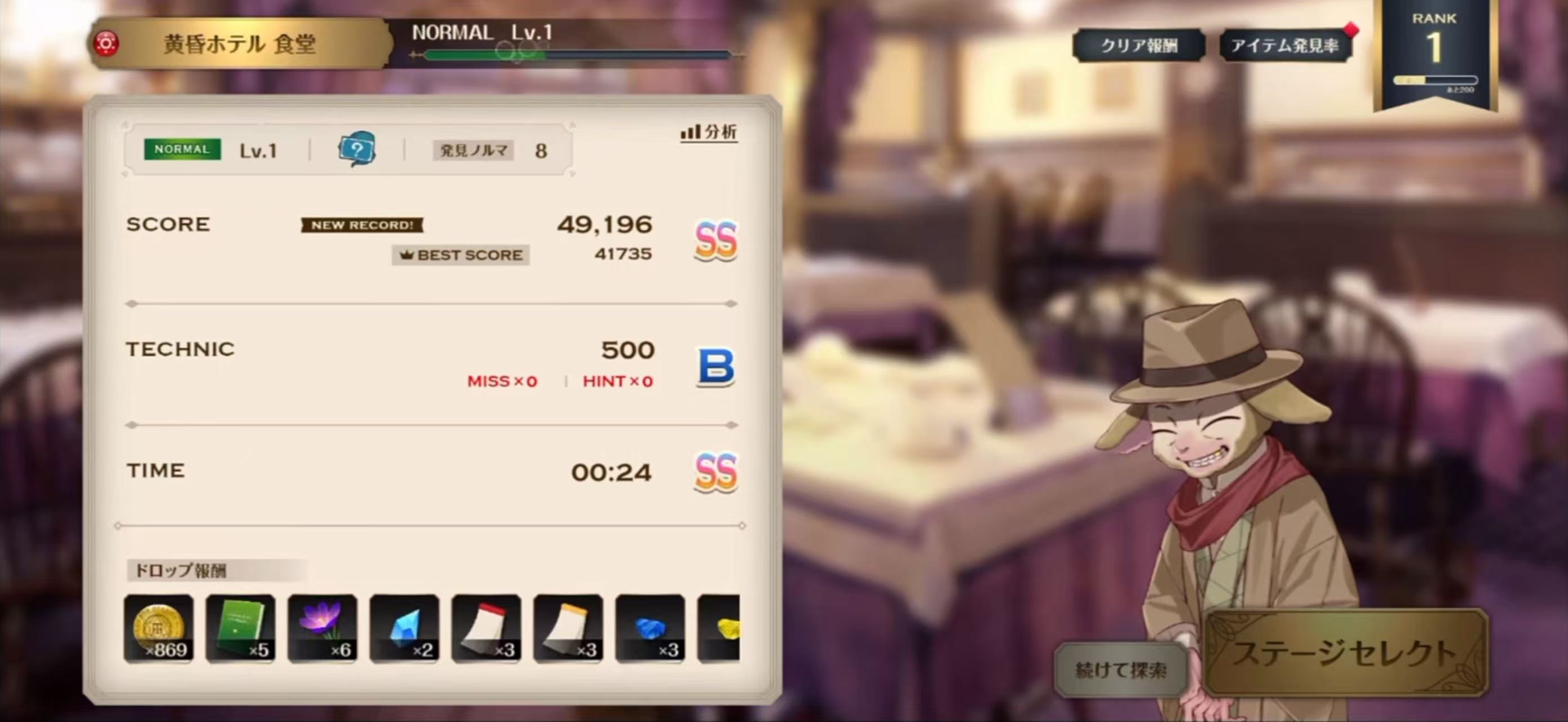
Task: Open the 分析 analysis view
Action: [709, 132]
